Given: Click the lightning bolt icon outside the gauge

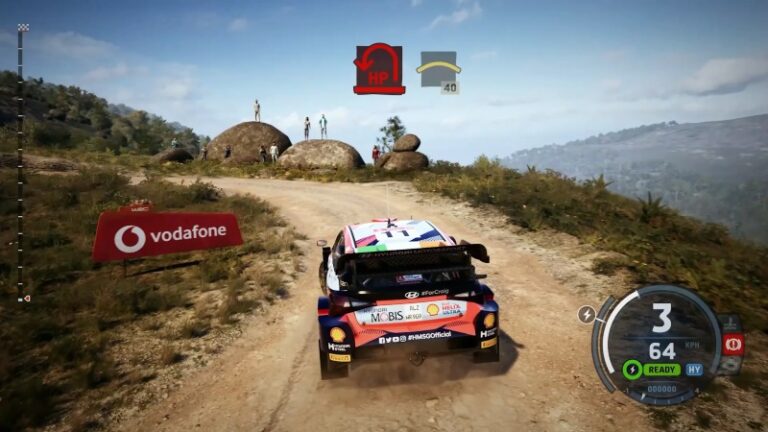Looking at the screenshot, I should [x=587, y=314].
